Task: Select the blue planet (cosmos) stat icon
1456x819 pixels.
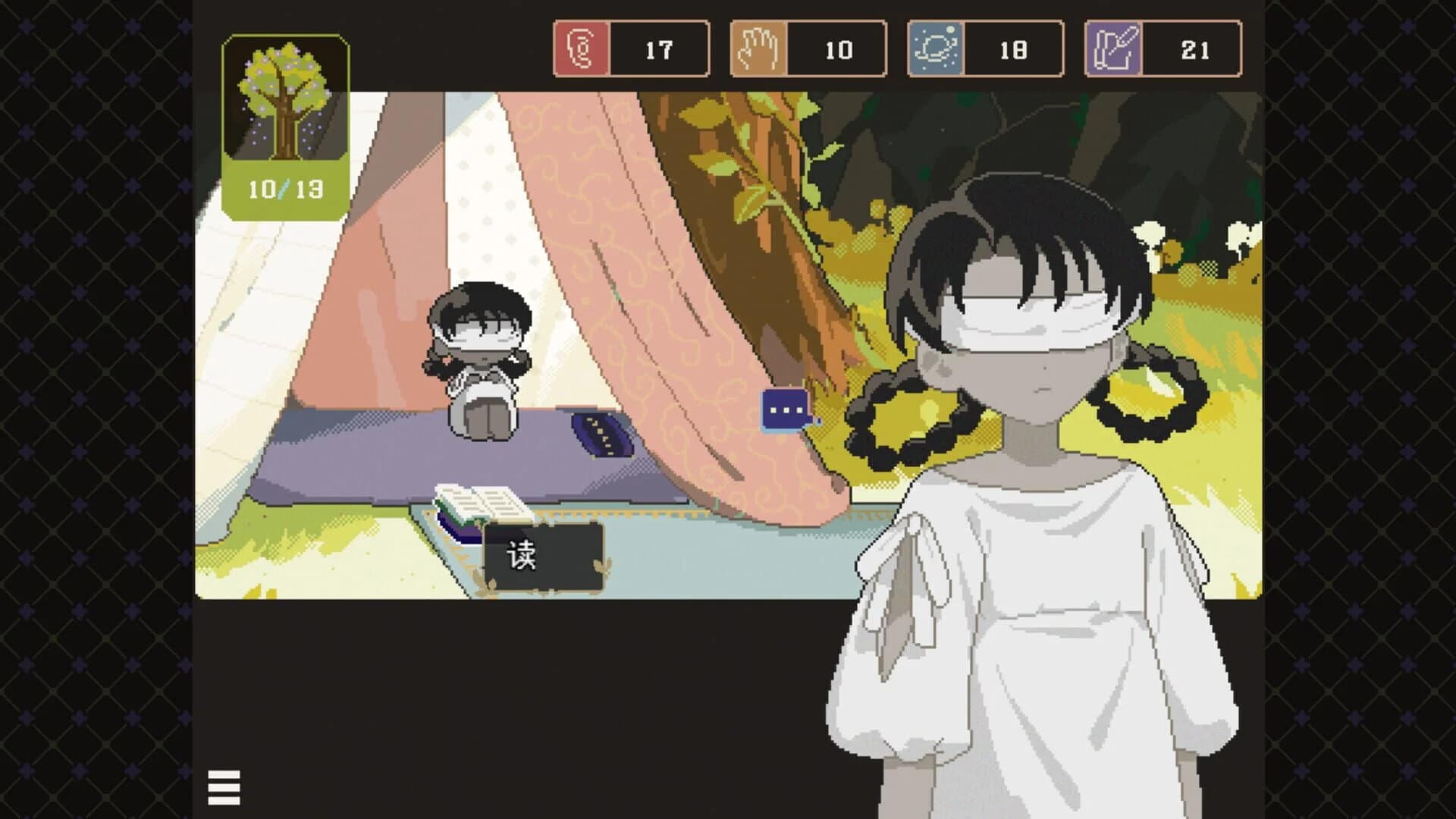Action: tap(937, 50)
